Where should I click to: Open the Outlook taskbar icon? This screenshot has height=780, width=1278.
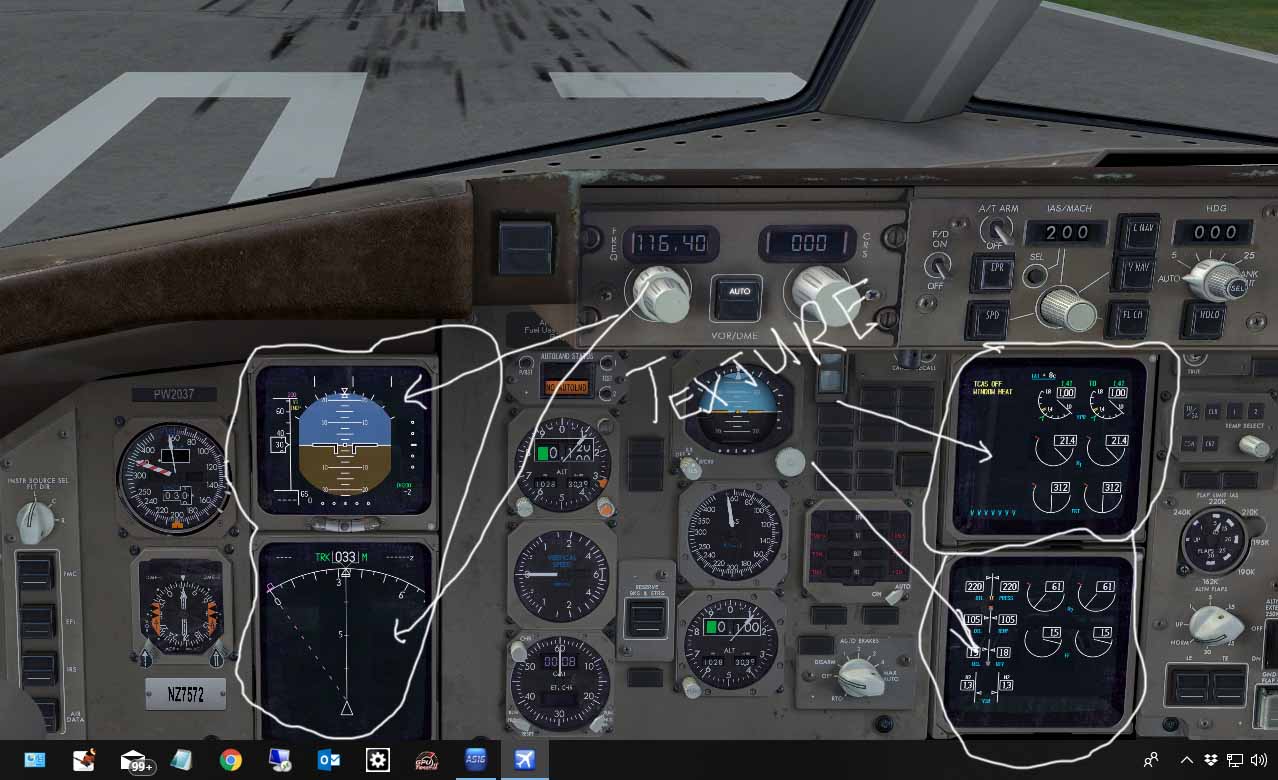328,760
